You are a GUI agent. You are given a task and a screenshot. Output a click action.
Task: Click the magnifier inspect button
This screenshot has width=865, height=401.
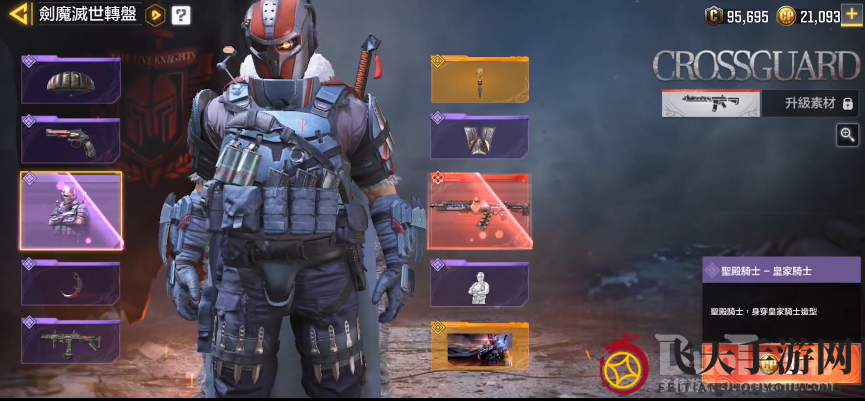848,135
